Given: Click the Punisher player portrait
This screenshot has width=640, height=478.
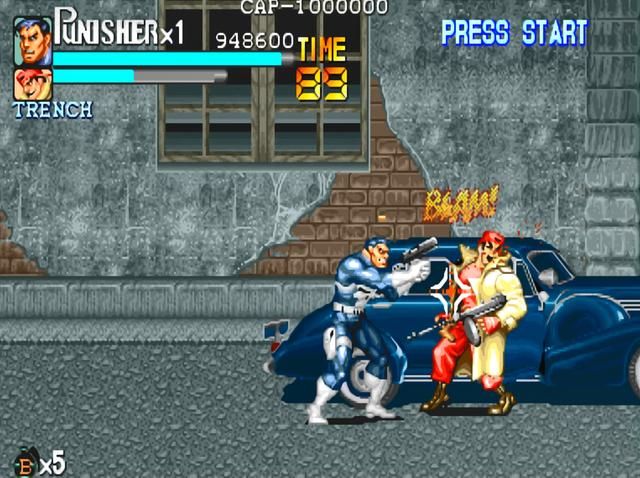Looking at the screenshot, I should click(x=33, y=42).
